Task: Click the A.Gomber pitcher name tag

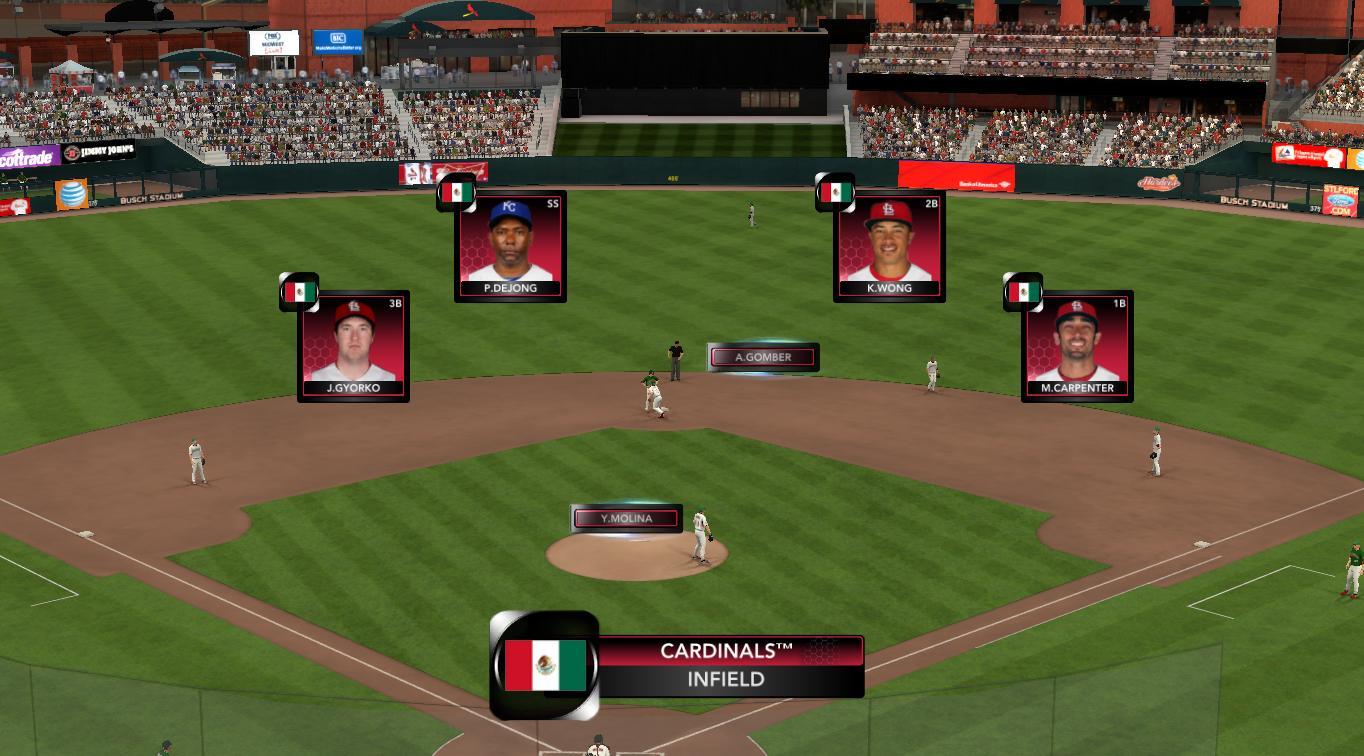Action: pos(763,357)
